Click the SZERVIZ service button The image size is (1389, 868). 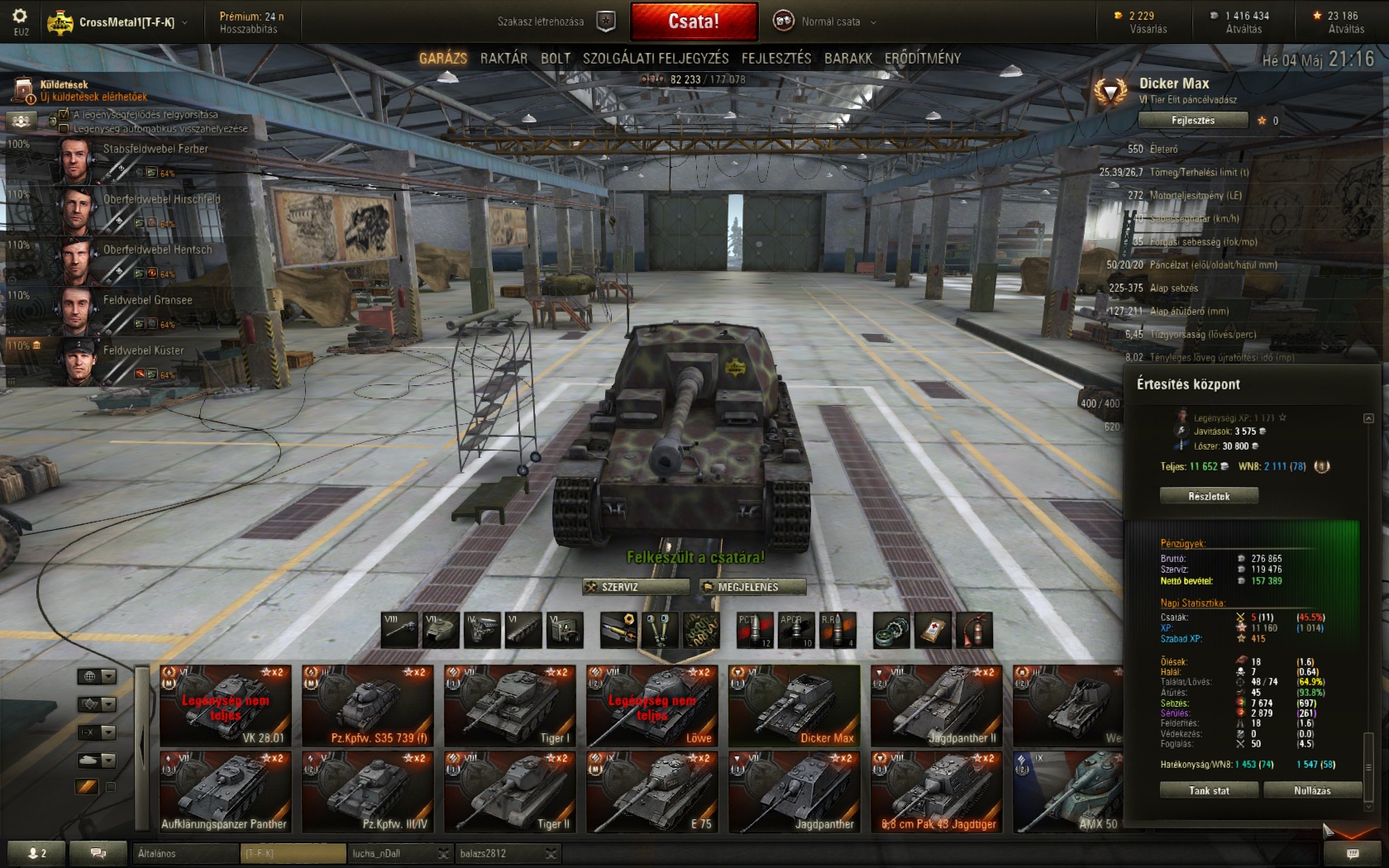point(636,587)
